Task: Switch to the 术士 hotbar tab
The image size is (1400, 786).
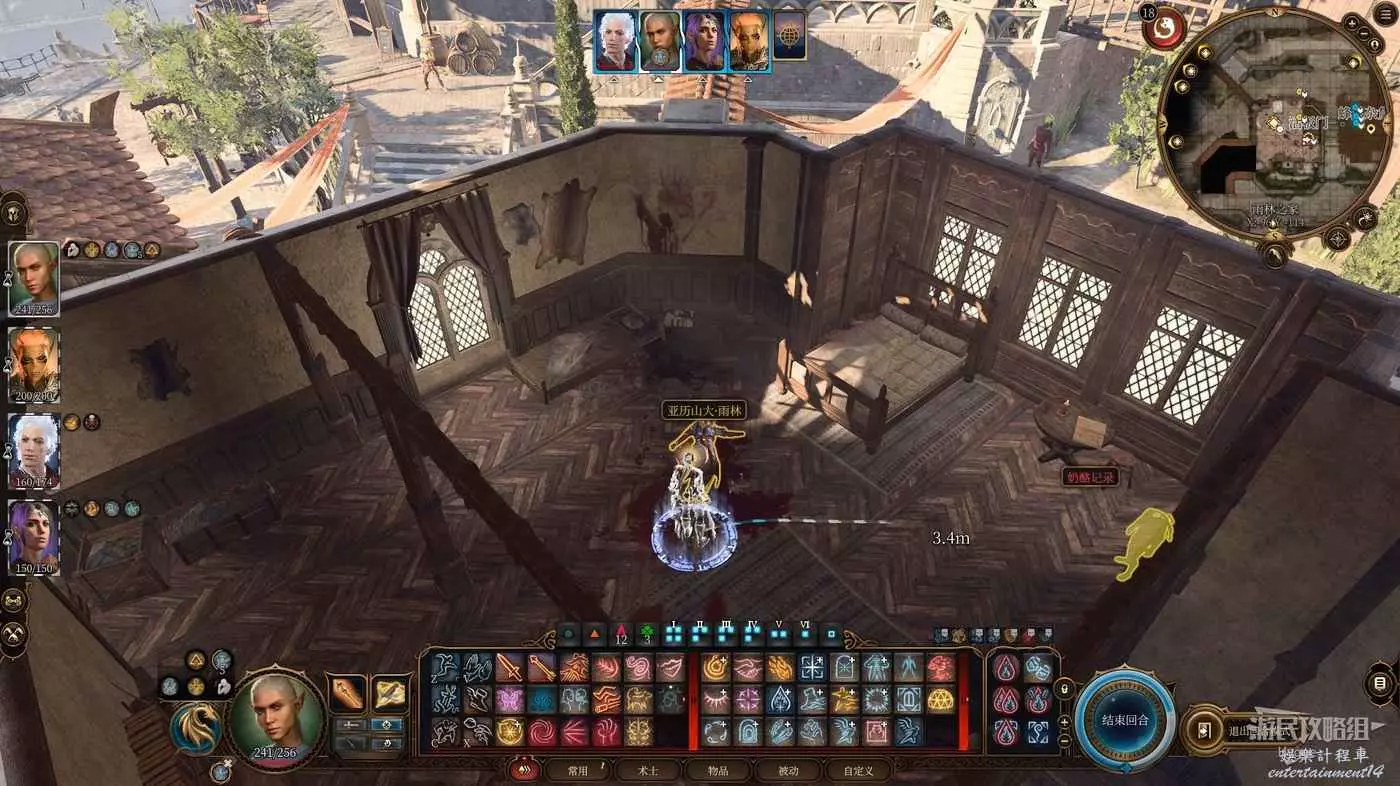Action: (x=649, y=770)
